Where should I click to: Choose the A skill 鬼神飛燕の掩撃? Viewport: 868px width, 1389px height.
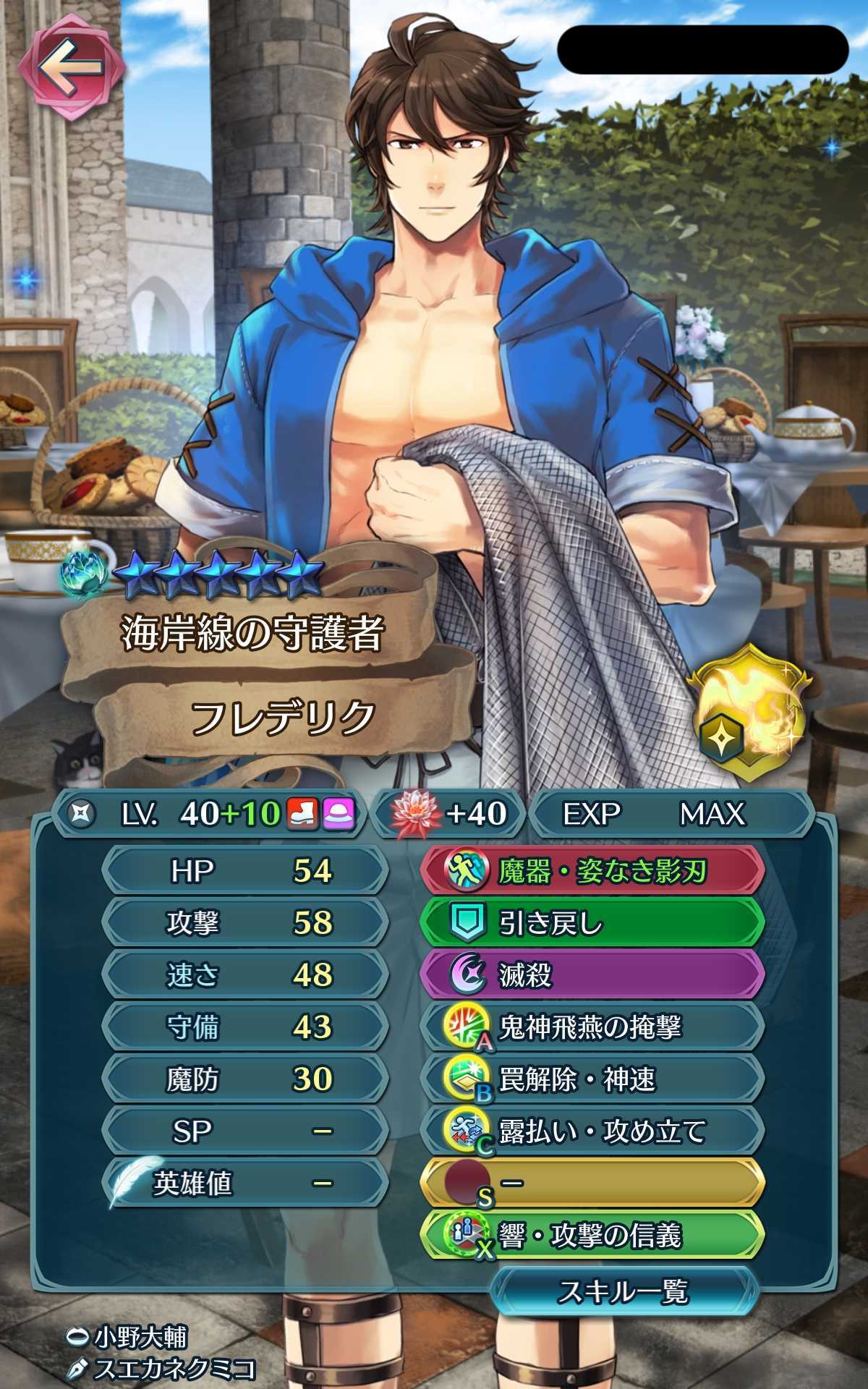tap(592, 1027)
